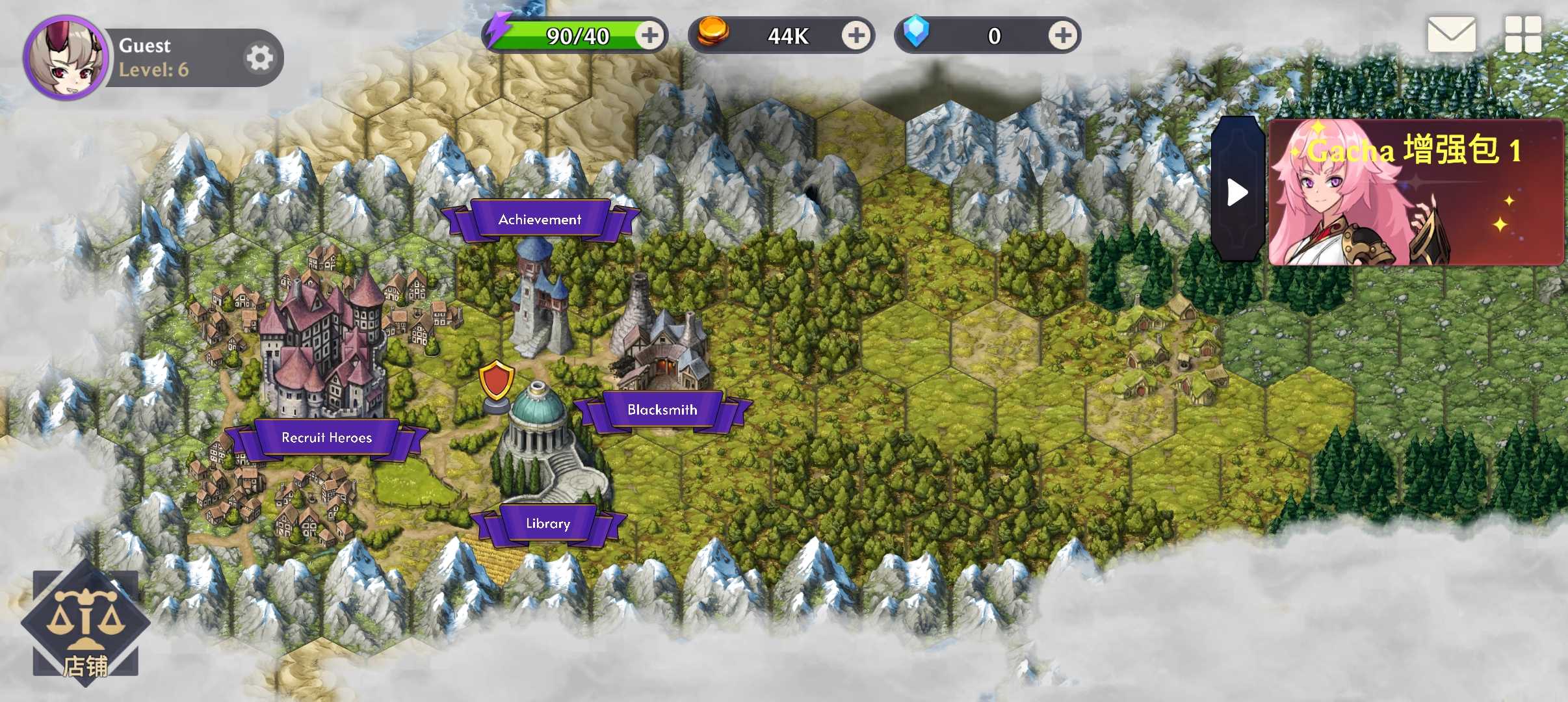
Task: Open Recruit Heroes castle
Action: (x=326, y=437)
